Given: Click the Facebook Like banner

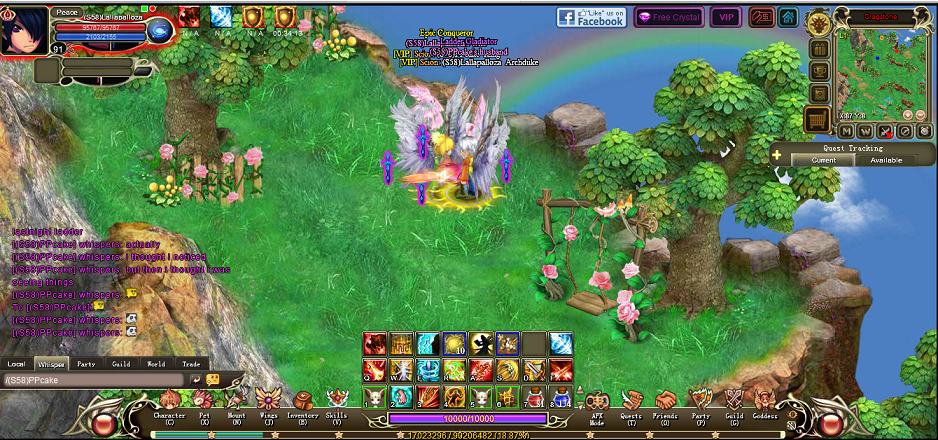Looking at the screenshot, I should click(591, 17).
